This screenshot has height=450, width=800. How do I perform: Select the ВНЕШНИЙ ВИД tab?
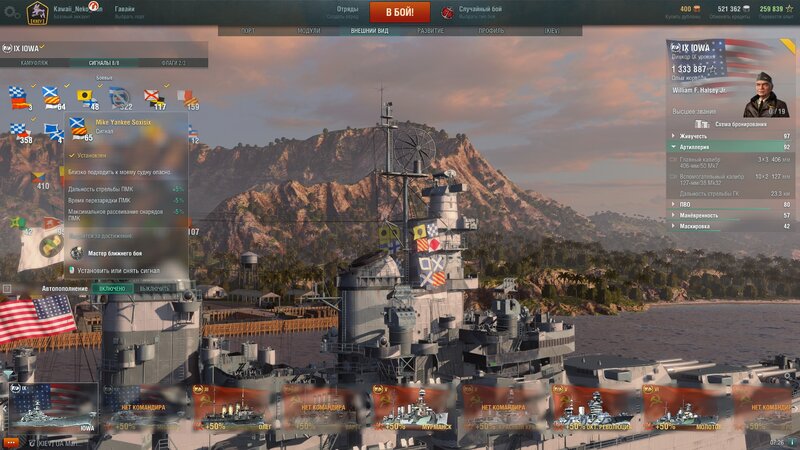pyautogui.click(x=370, y=31)
